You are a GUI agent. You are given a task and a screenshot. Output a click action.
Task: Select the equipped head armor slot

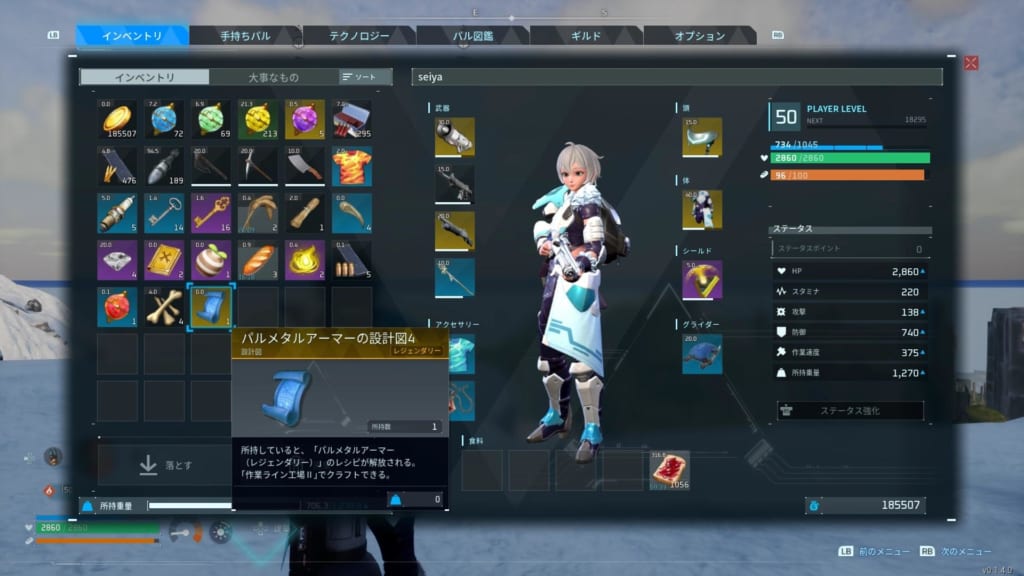tap(702, 137)
